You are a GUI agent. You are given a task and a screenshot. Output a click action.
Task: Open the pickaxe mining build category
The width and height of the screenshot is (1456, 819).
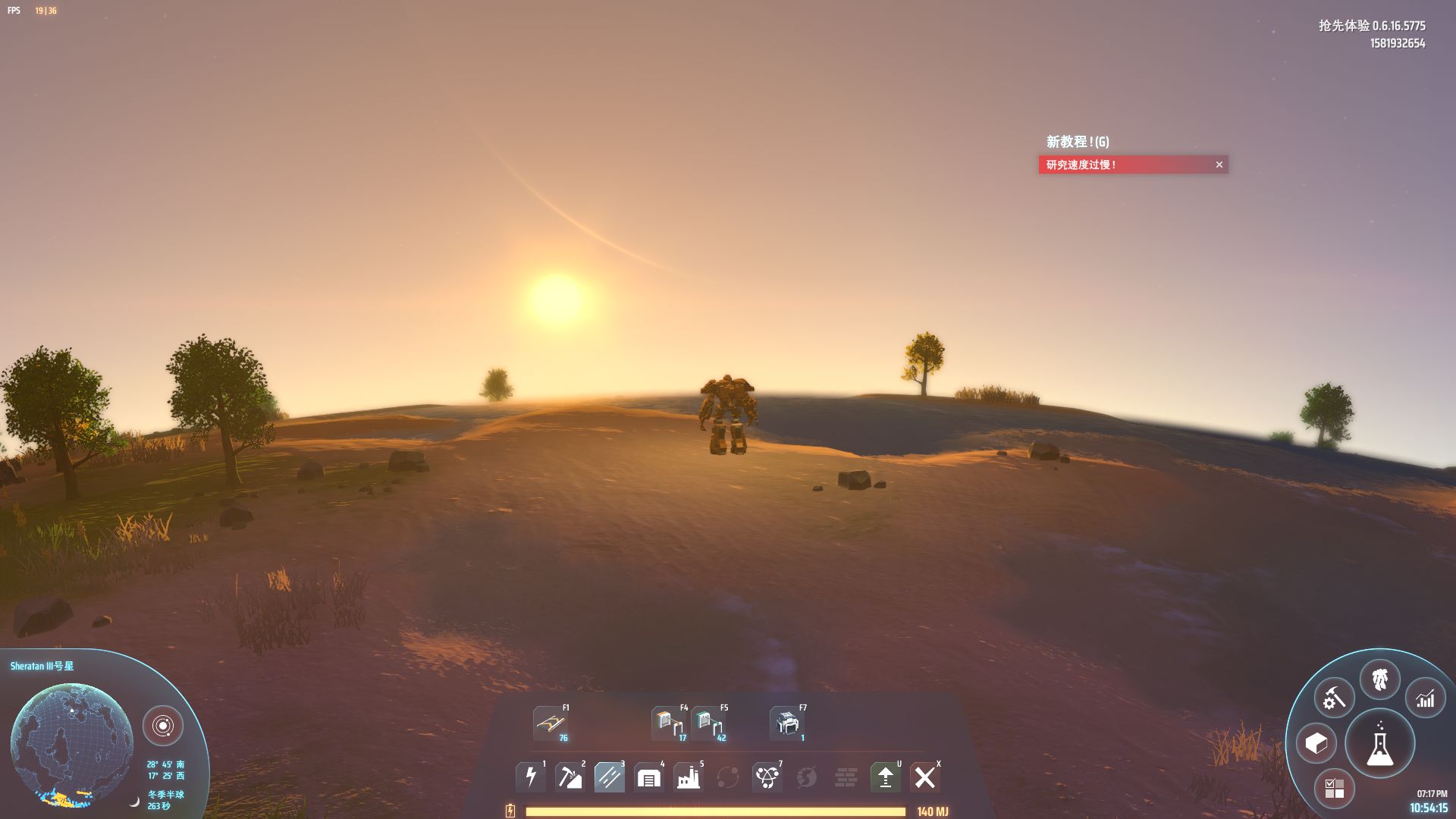pyautogui.click(x=570, y=777)
